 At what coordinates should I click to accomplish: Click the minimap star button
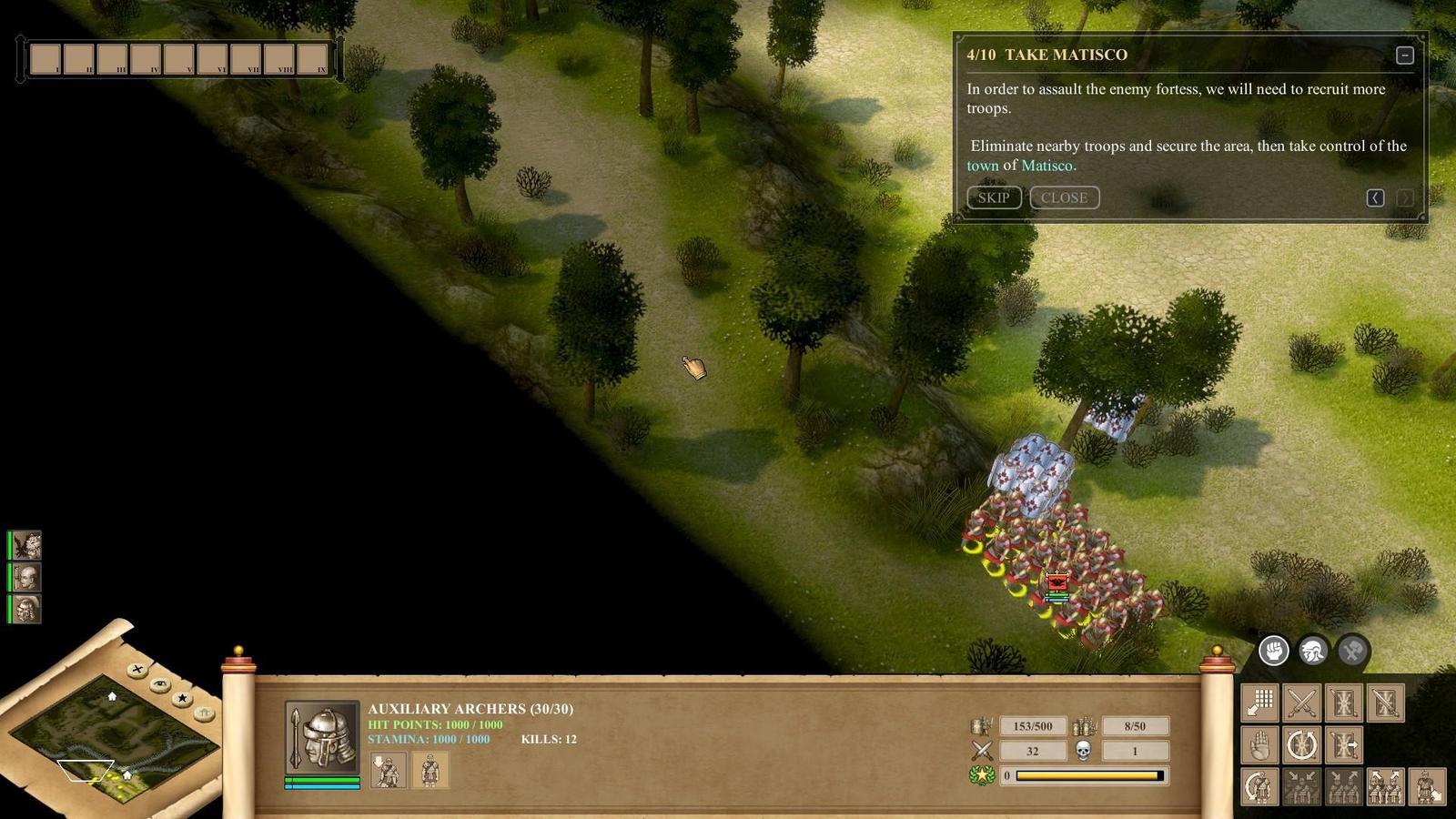coord(182,698)
